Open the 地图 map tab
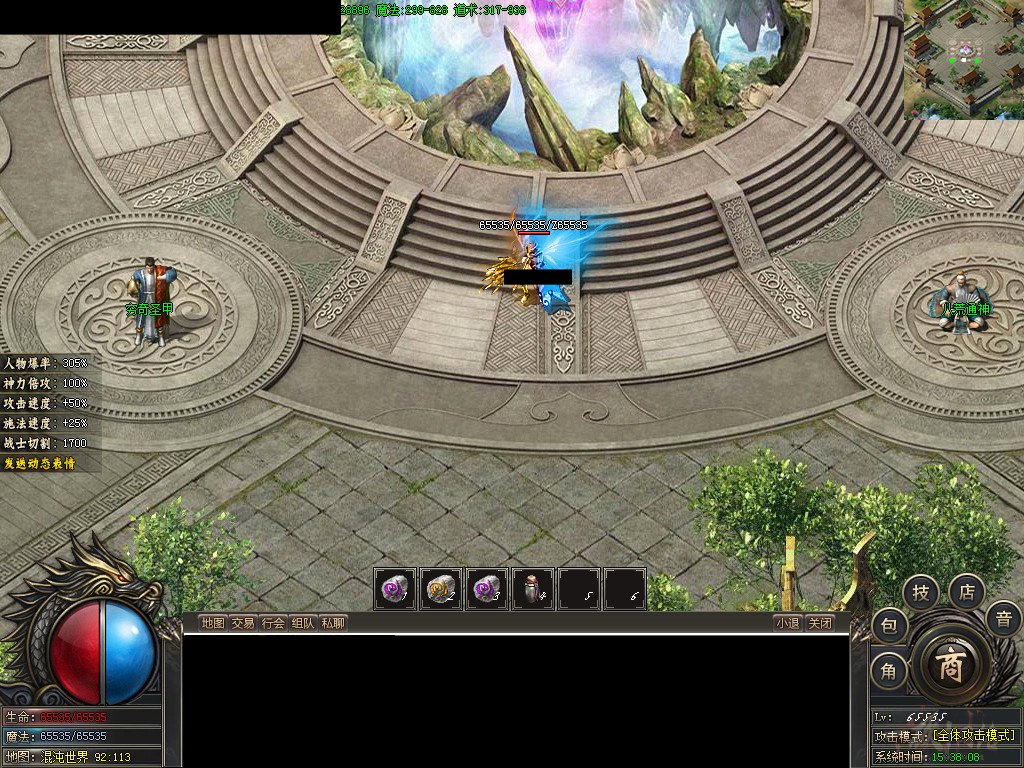1024x768 pixels. pos(212,623)
